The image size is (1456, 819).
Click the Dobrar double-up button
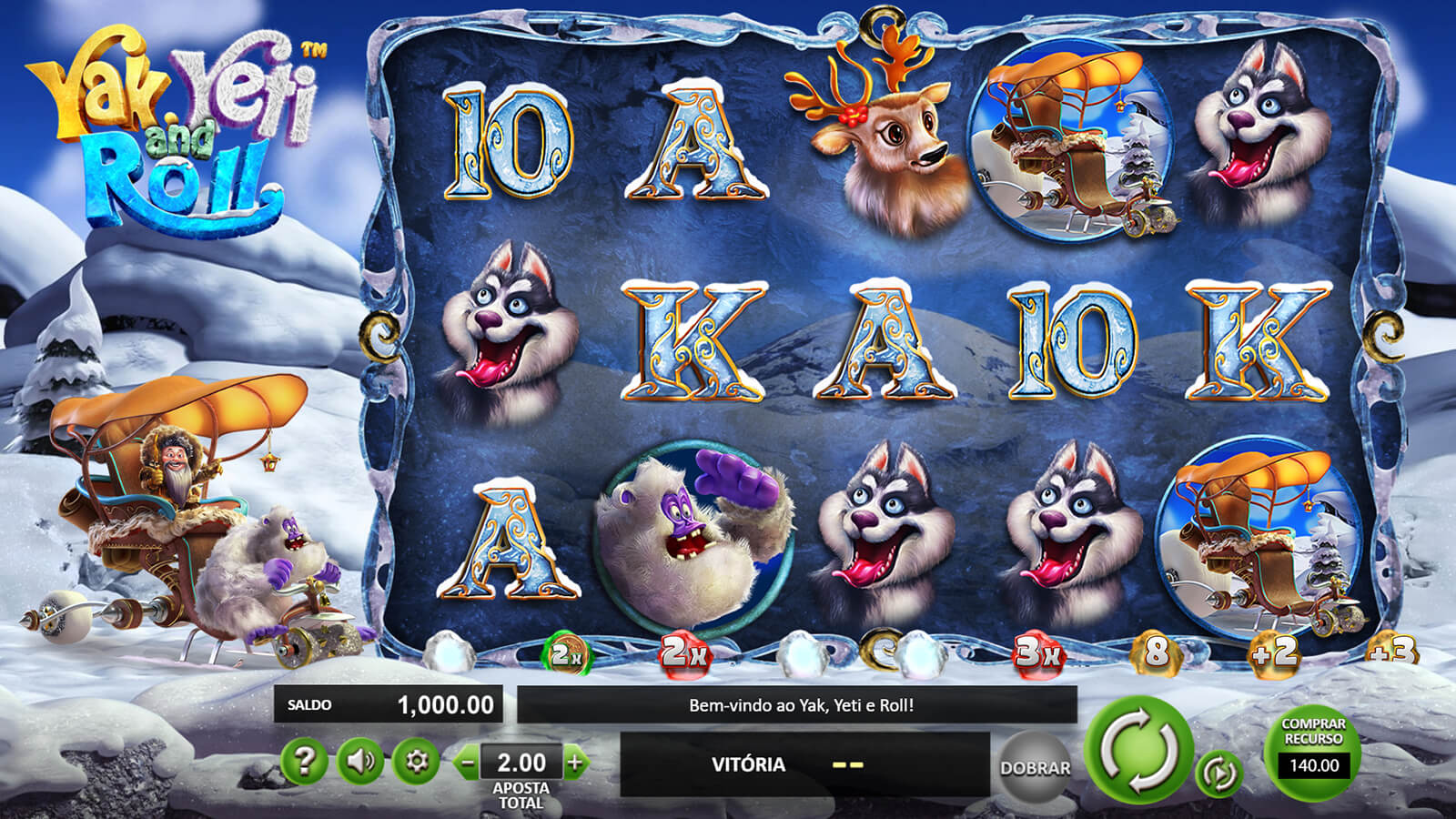(x=1035, y=767)
